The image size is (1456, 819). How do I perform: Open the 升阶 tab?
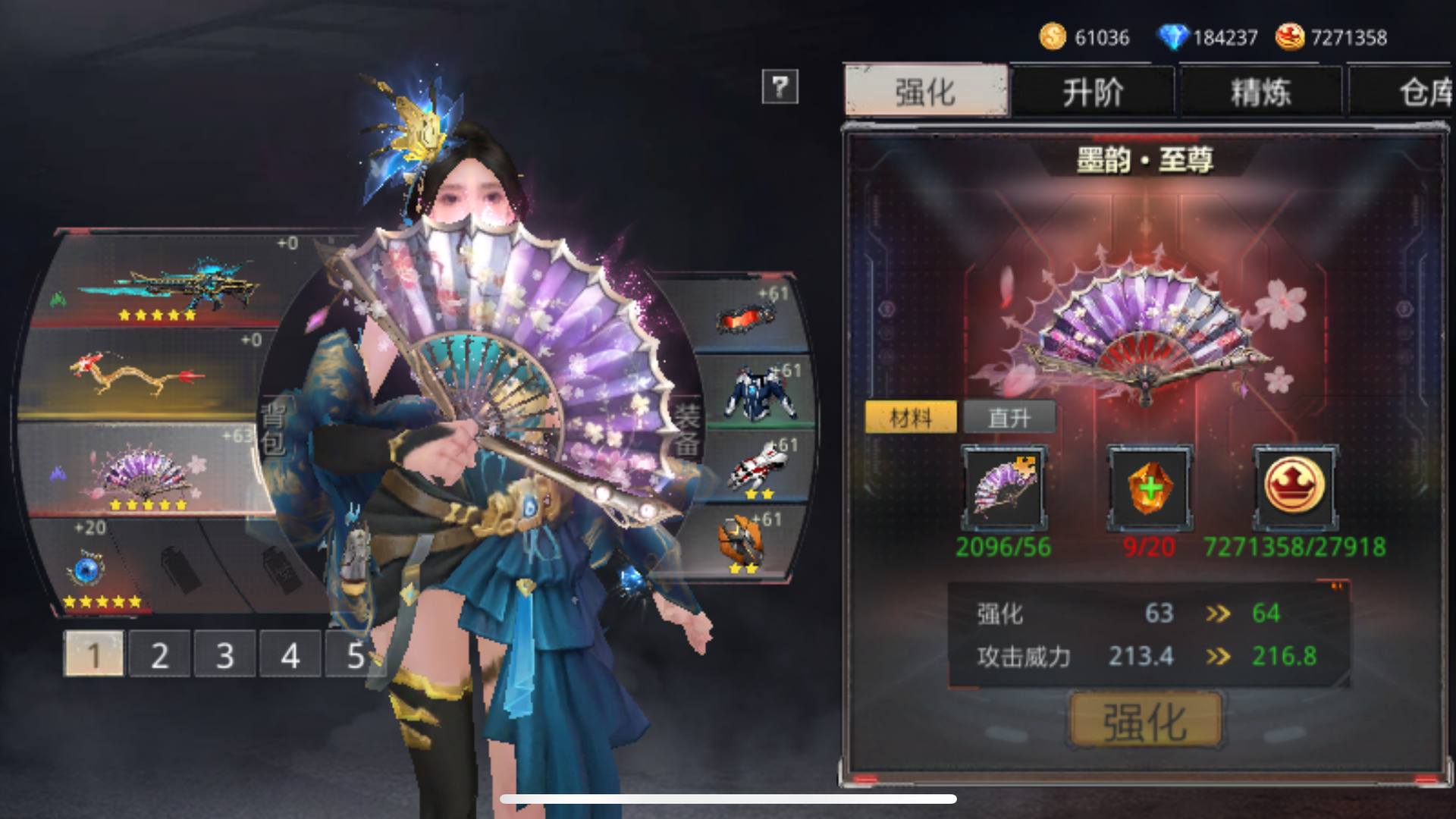1093,93
